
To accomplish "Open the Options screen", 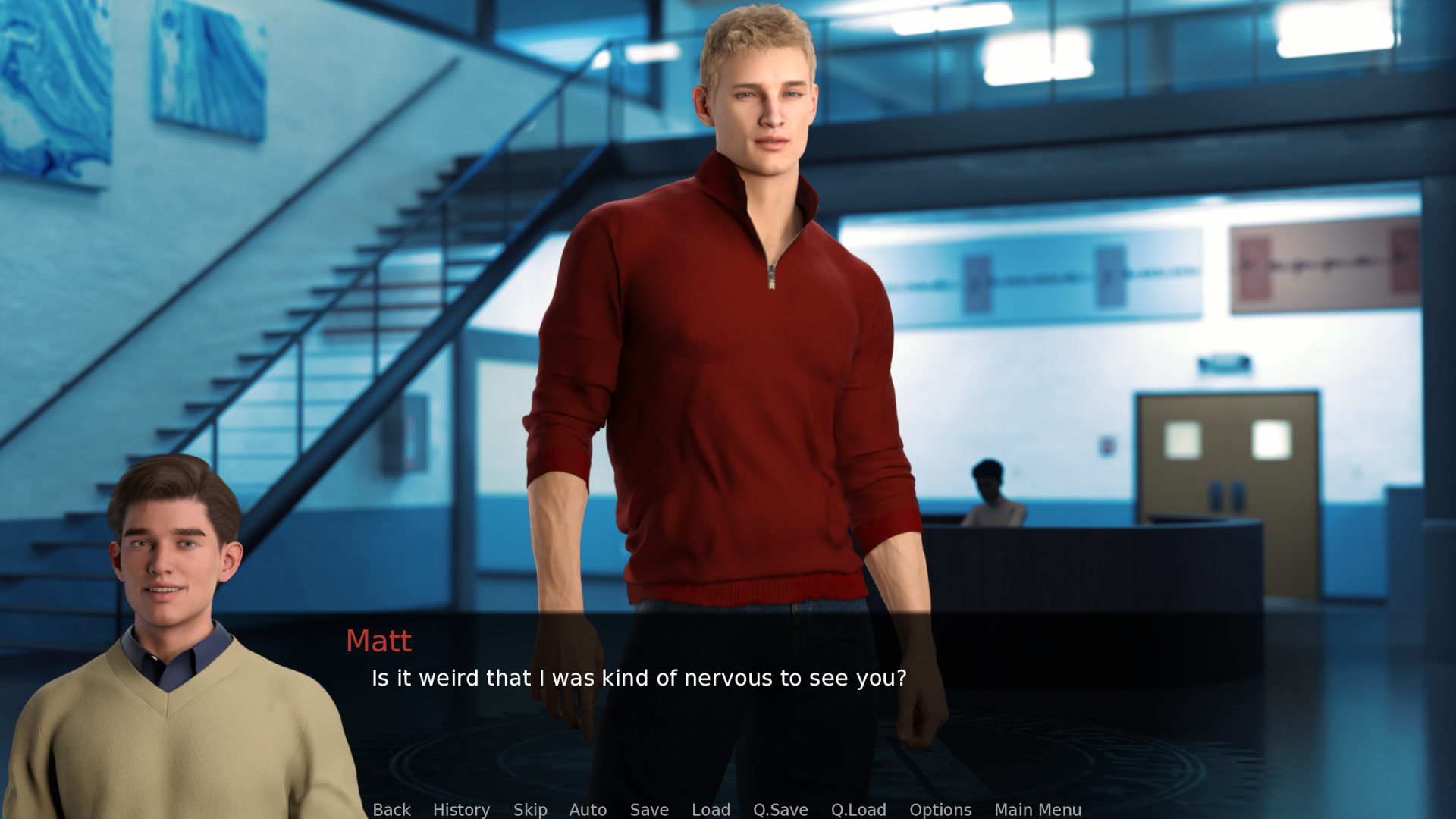I will [940, 810].
